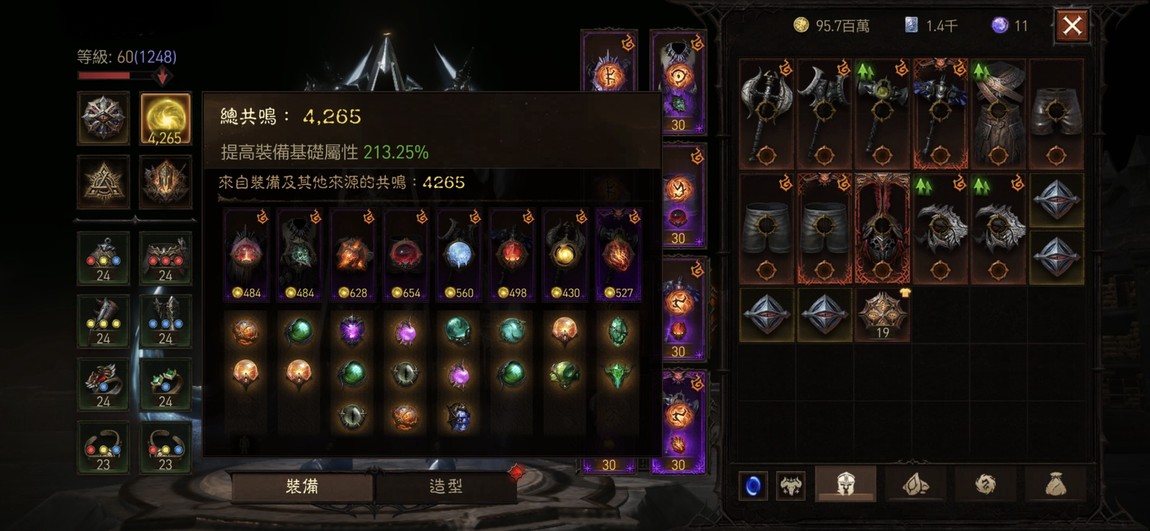
Task: Select the golden resonance icon showing 4,265
Action: (x=165, y=119)
